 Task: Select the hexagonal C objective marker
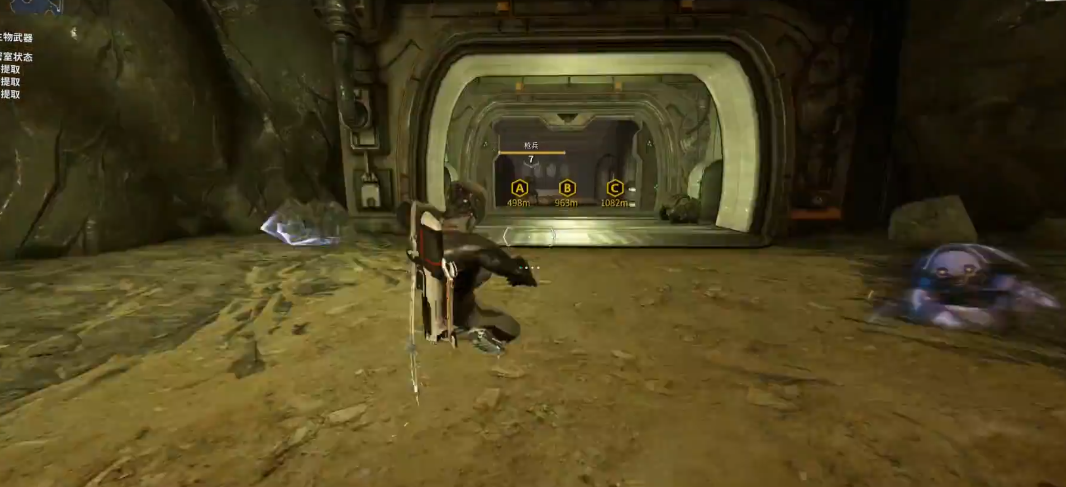pyautogui.click(x=615, y=187)
